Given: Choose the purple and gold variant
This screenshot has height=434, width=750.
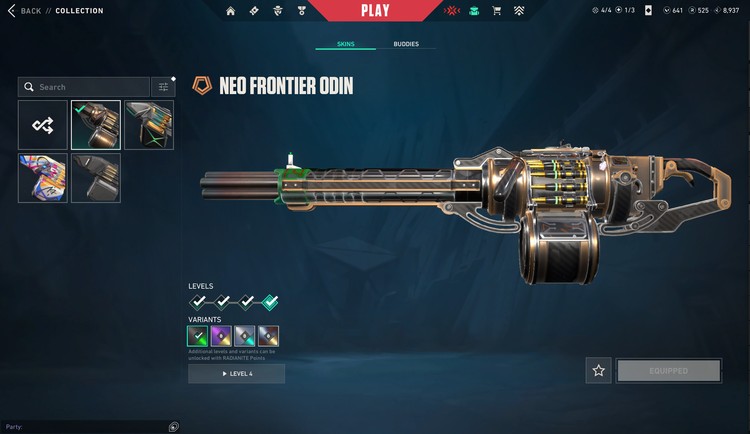Looking at the screenshot, I should (x=222, y=336).
